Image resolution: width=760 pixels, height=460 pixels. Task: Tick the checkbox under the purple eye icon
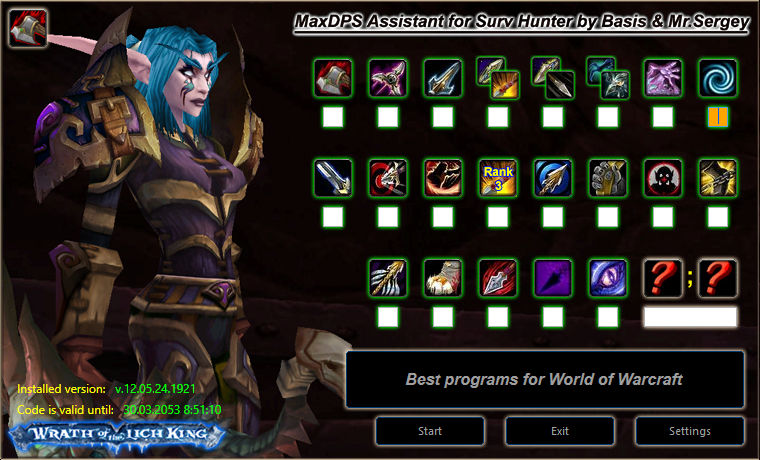pos(608,317)
